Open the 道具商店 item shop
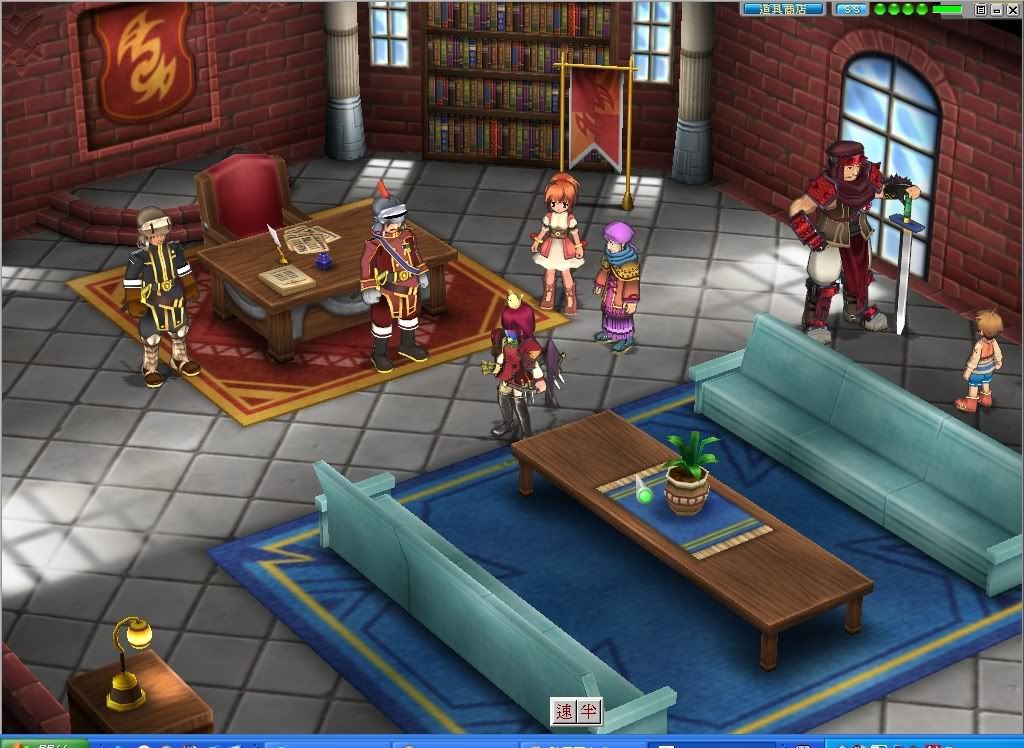The width and height of the screenshot is (1024, 748). click(783, 9)
